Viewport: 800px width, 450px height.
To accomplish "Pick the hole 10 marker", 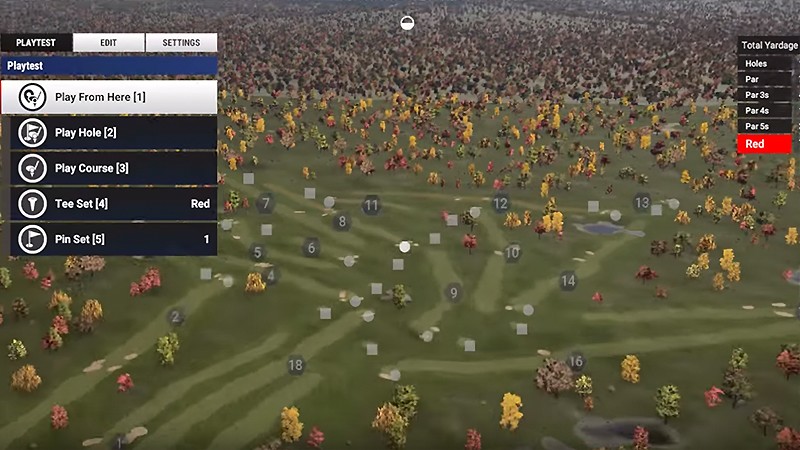I will [x=512, y=253].
